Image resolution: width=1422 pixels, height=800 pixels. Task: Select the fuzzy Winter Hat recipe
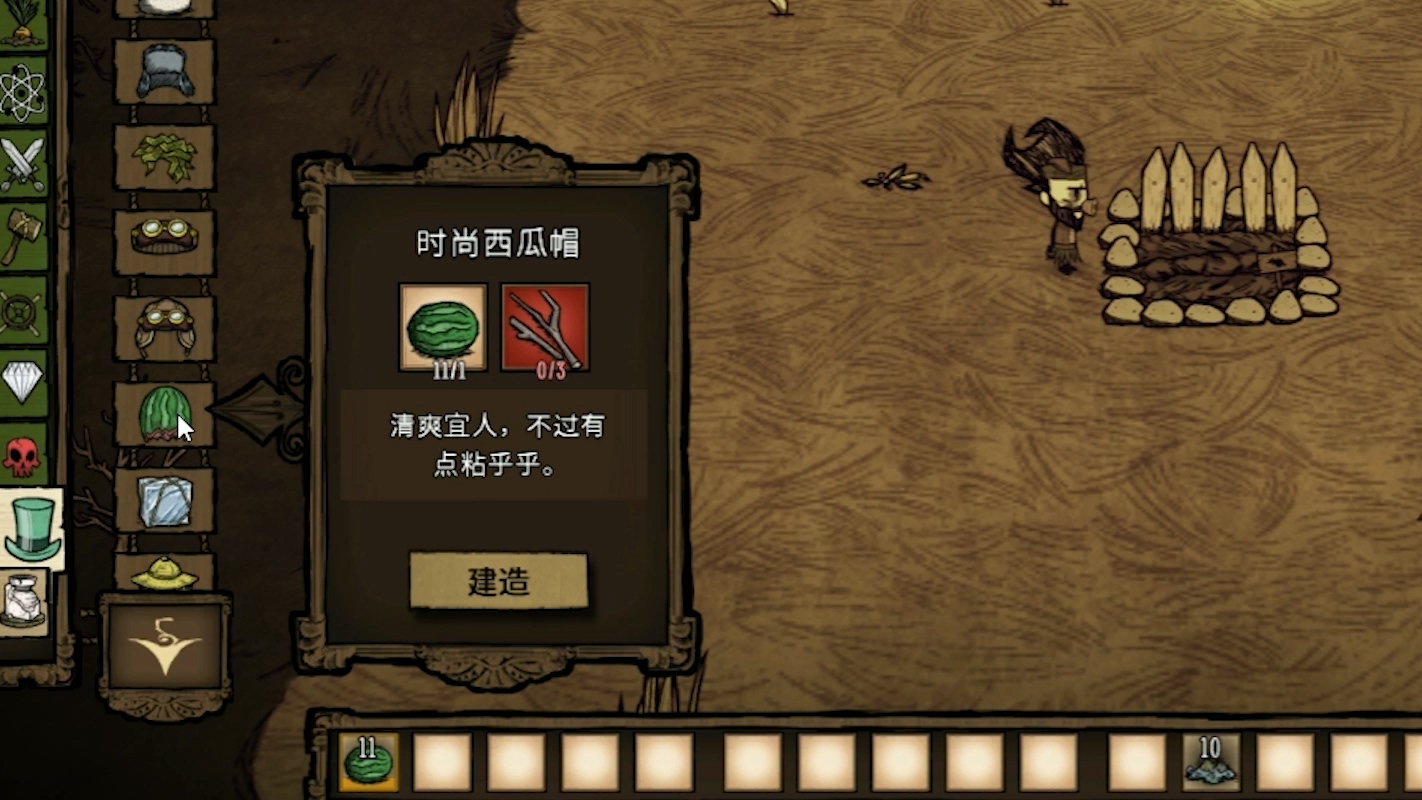point(166,69)
